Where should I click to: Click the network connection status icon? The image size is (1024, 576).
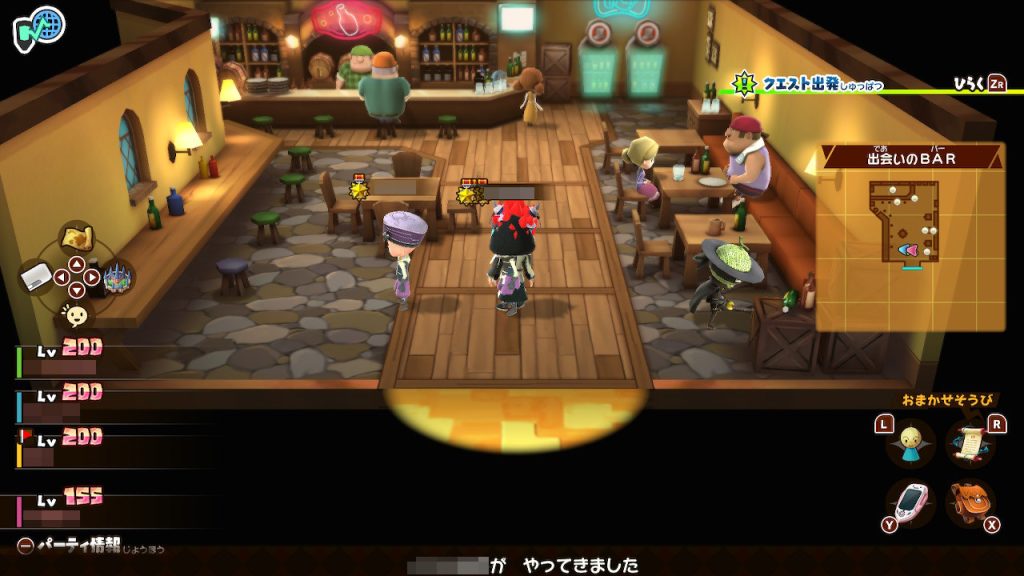coord(39,26)
